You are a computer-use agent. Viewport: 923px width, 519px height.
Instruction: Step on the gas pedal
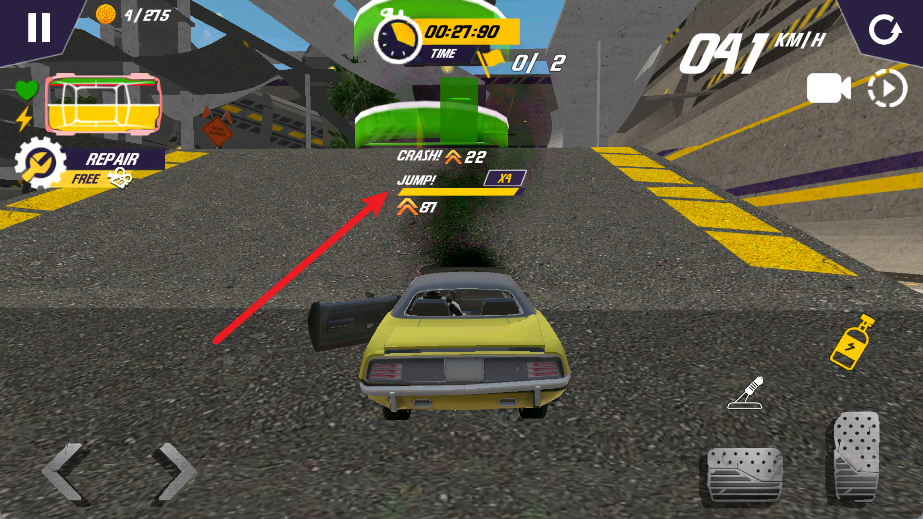click(x=855, y=457)
